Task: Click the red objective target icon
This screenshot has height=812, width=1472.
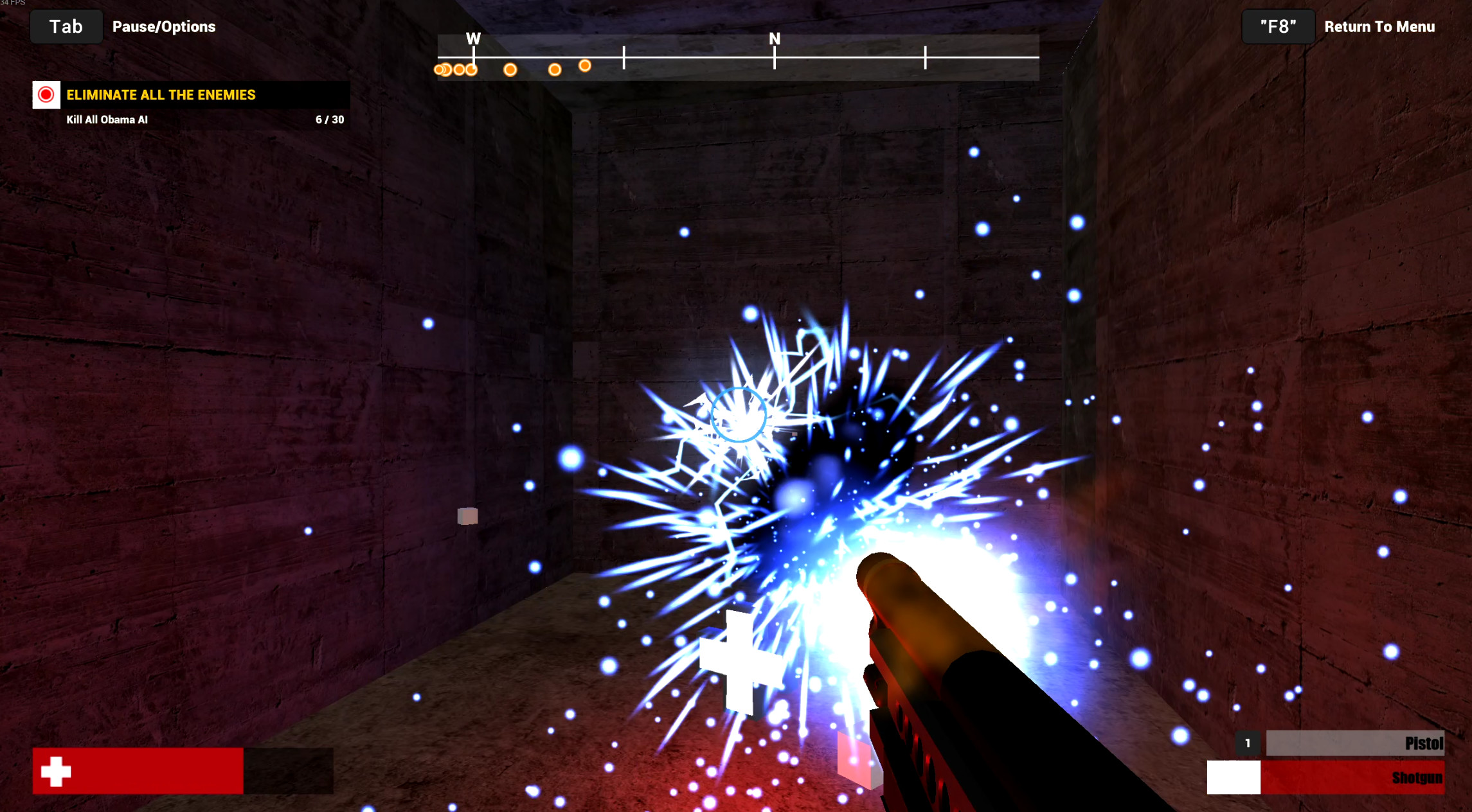Action: click(46, 95)
